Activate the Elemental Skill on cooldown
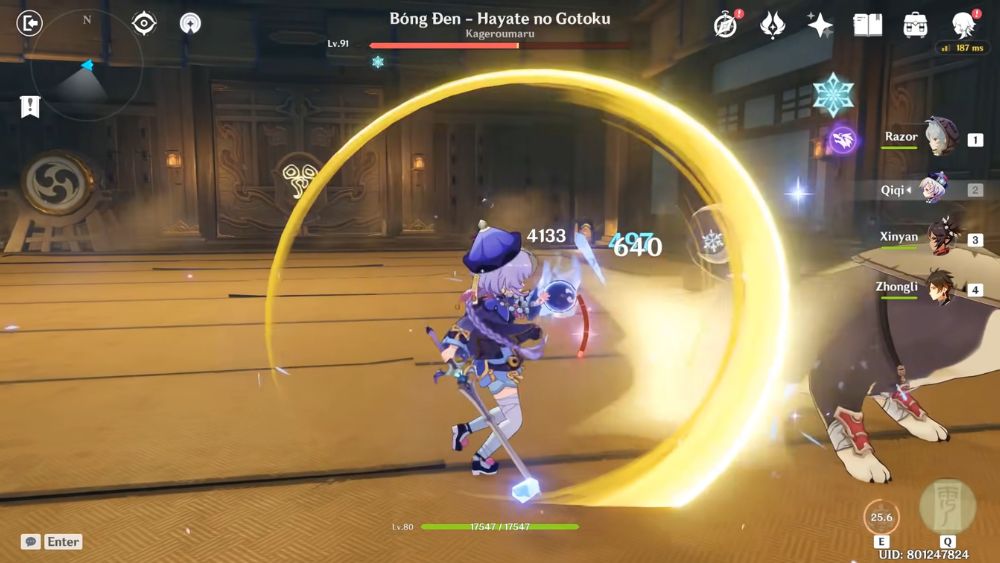Viewport: 1000px width, 563px height. [881, 517]
